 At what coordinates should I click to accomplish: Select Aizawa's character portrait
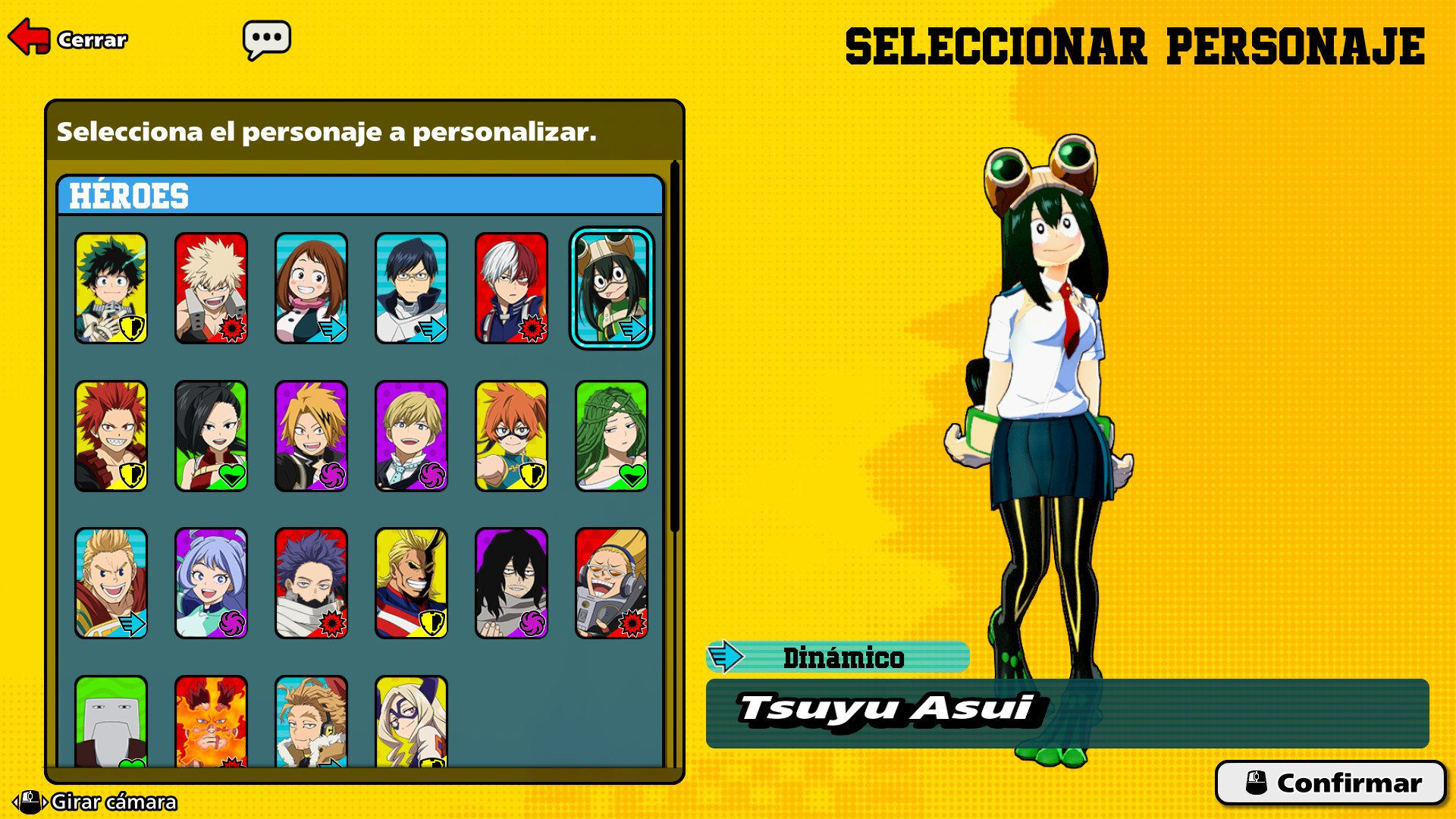[x=513, y=584]
